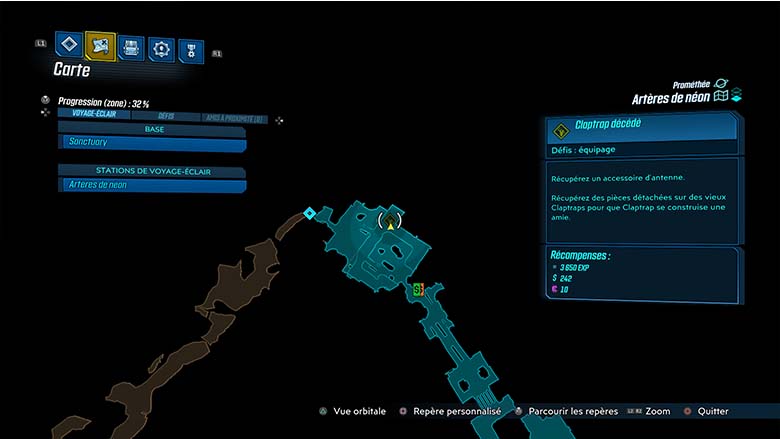Screen dimensions: 780x439
Task: Open the skills tab with gear icon
Action: (x=160, y=48)
